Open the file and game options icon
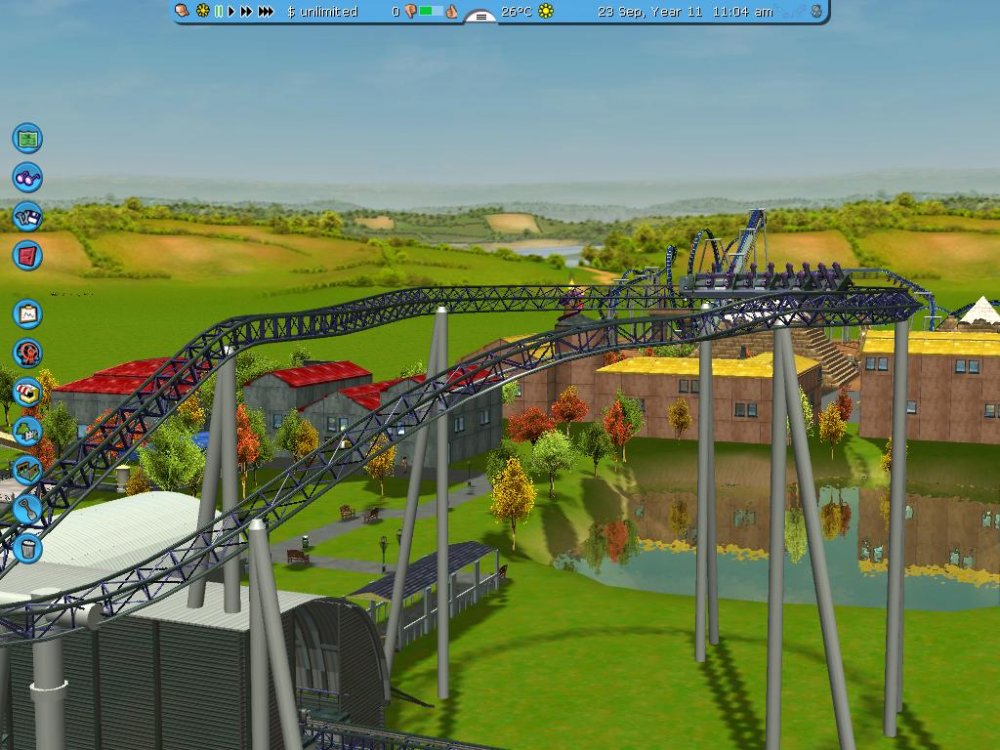Image resolution: width=1000 pixels, height=750 pixels. (x=27, y=216)
